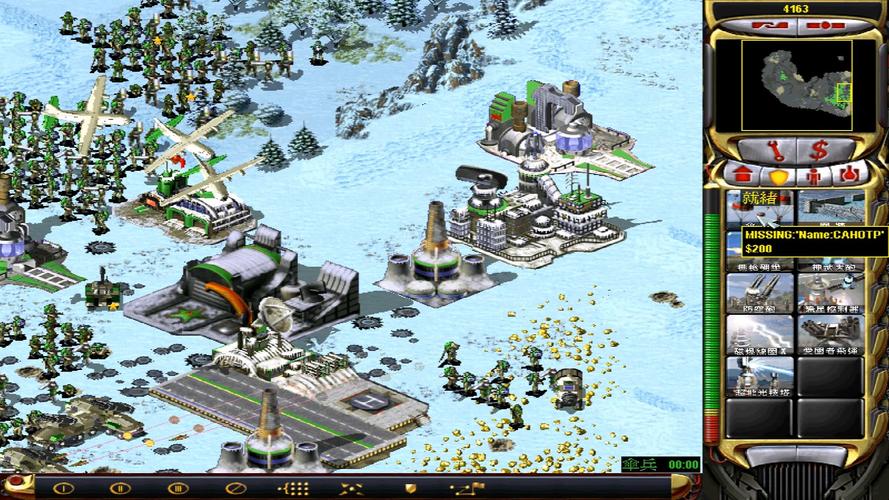Select control group one button
889x500 pixels.
[x=66, y=488]
